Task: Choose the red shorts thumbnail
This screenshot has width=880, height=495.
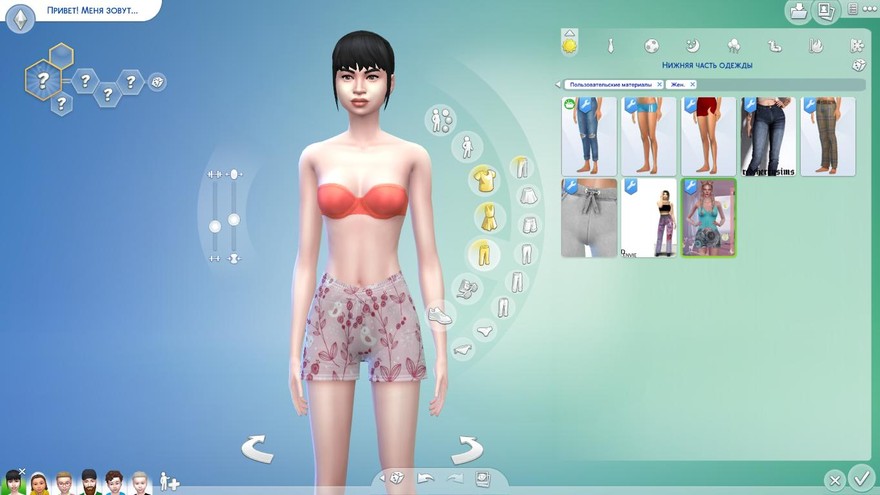Action: coord(708,136)
